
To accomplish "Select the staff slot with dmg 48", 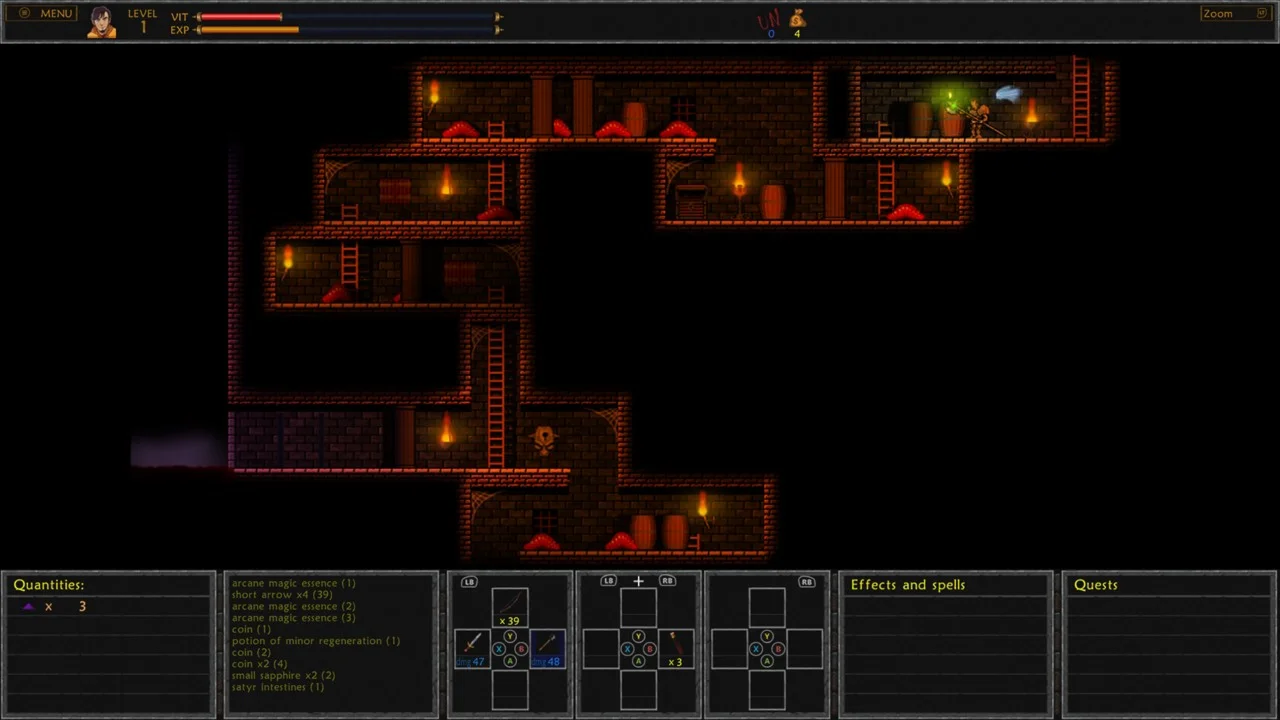I will point(547,647).
